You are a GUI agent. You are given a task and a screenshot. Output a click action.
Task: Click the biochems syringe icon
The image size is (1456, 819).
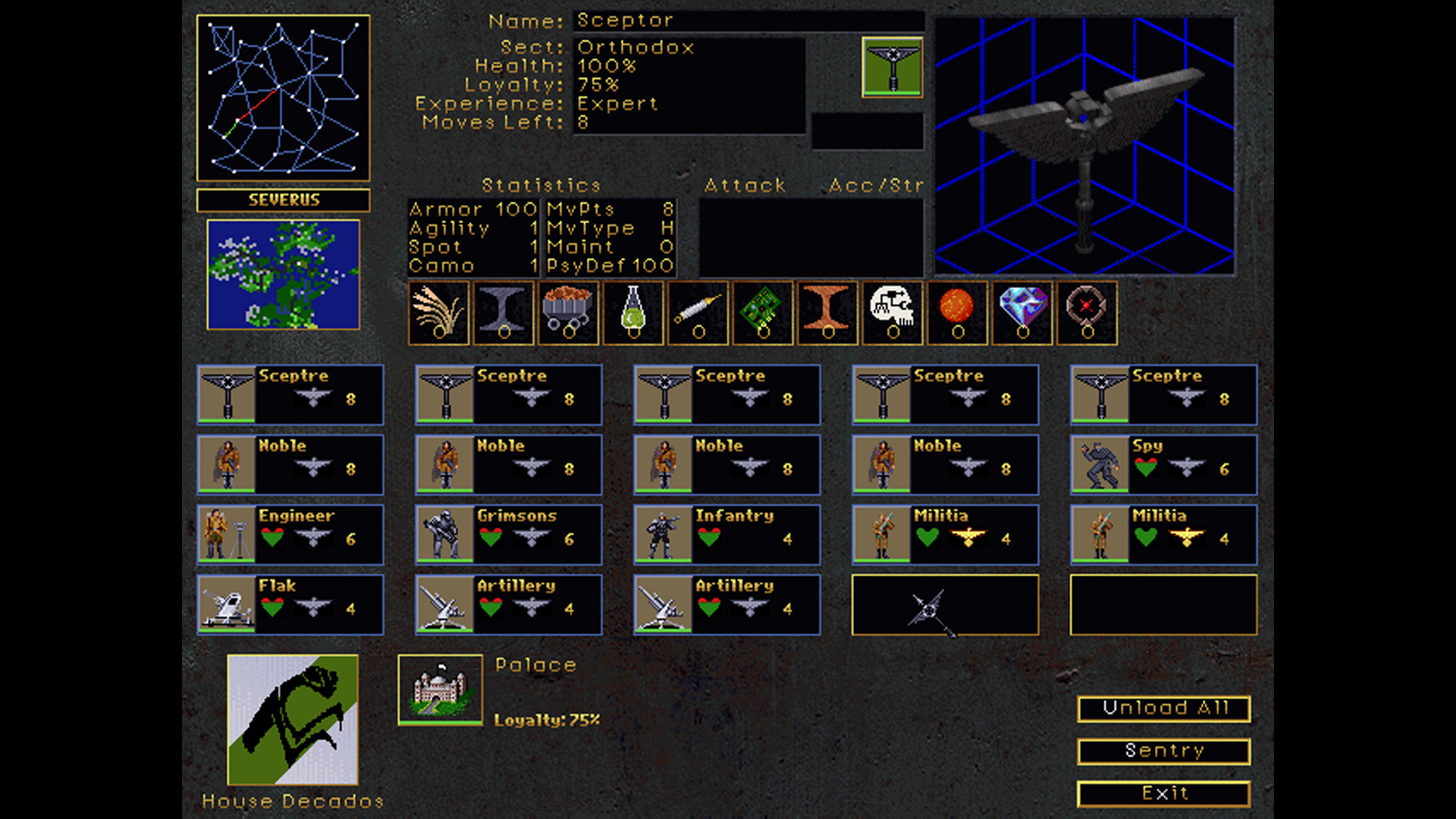pos(698,312)
